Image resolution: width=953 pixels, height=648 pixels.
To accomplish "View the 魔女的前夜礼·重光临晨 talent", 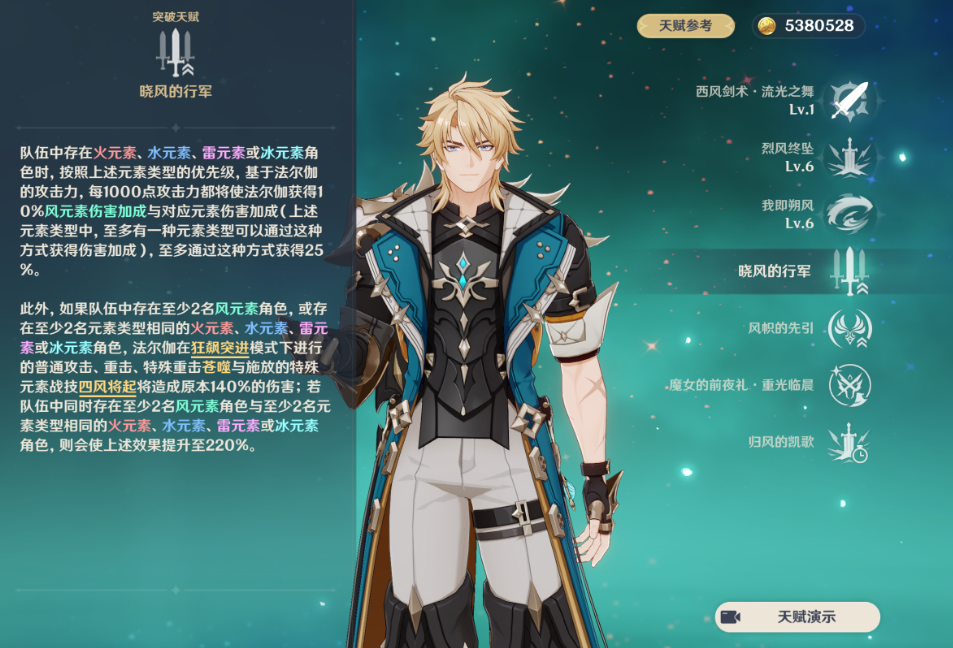I will coord(851,385).
